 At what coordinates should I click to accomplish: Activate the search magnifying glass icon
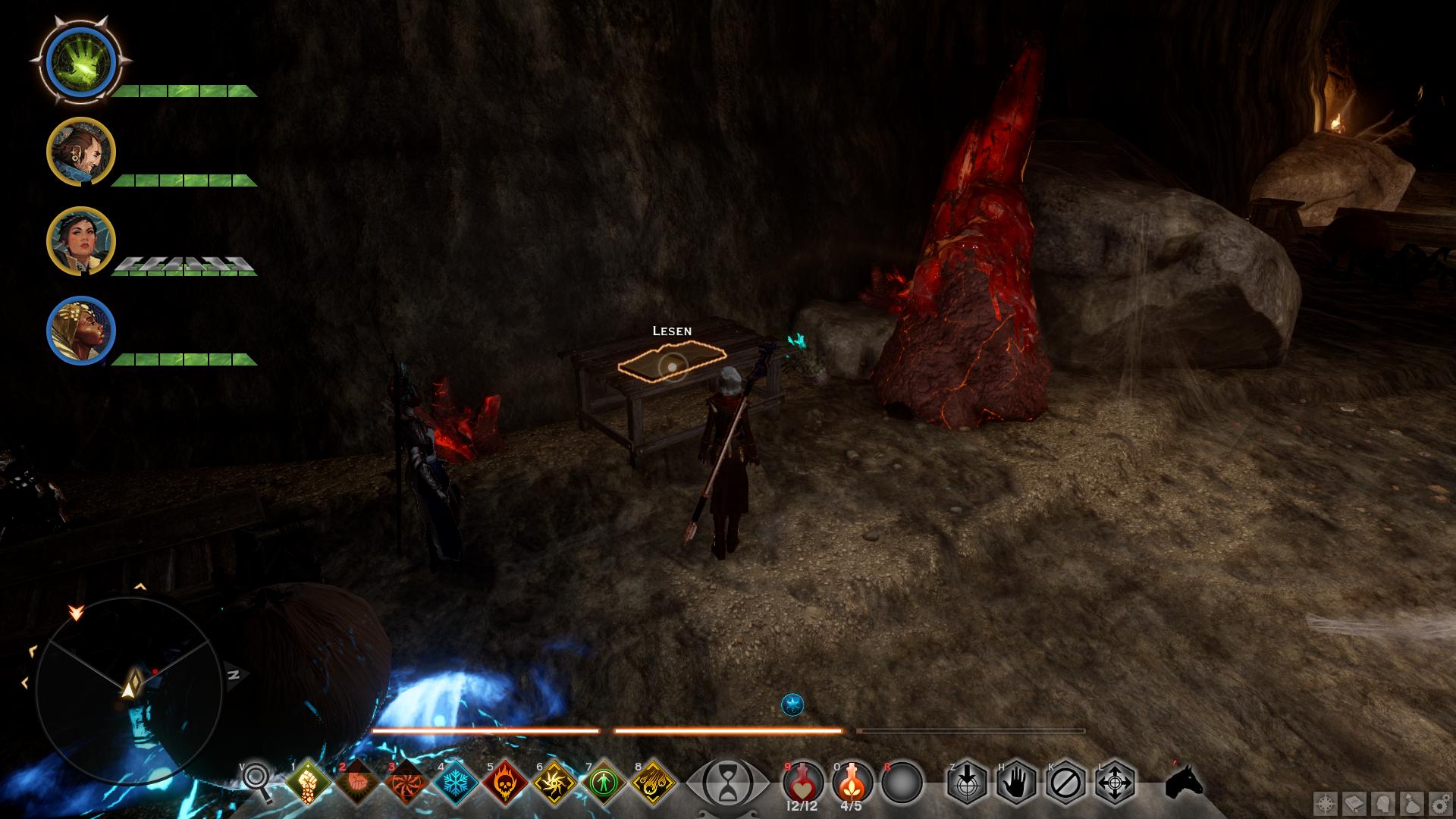click(257, 781)
